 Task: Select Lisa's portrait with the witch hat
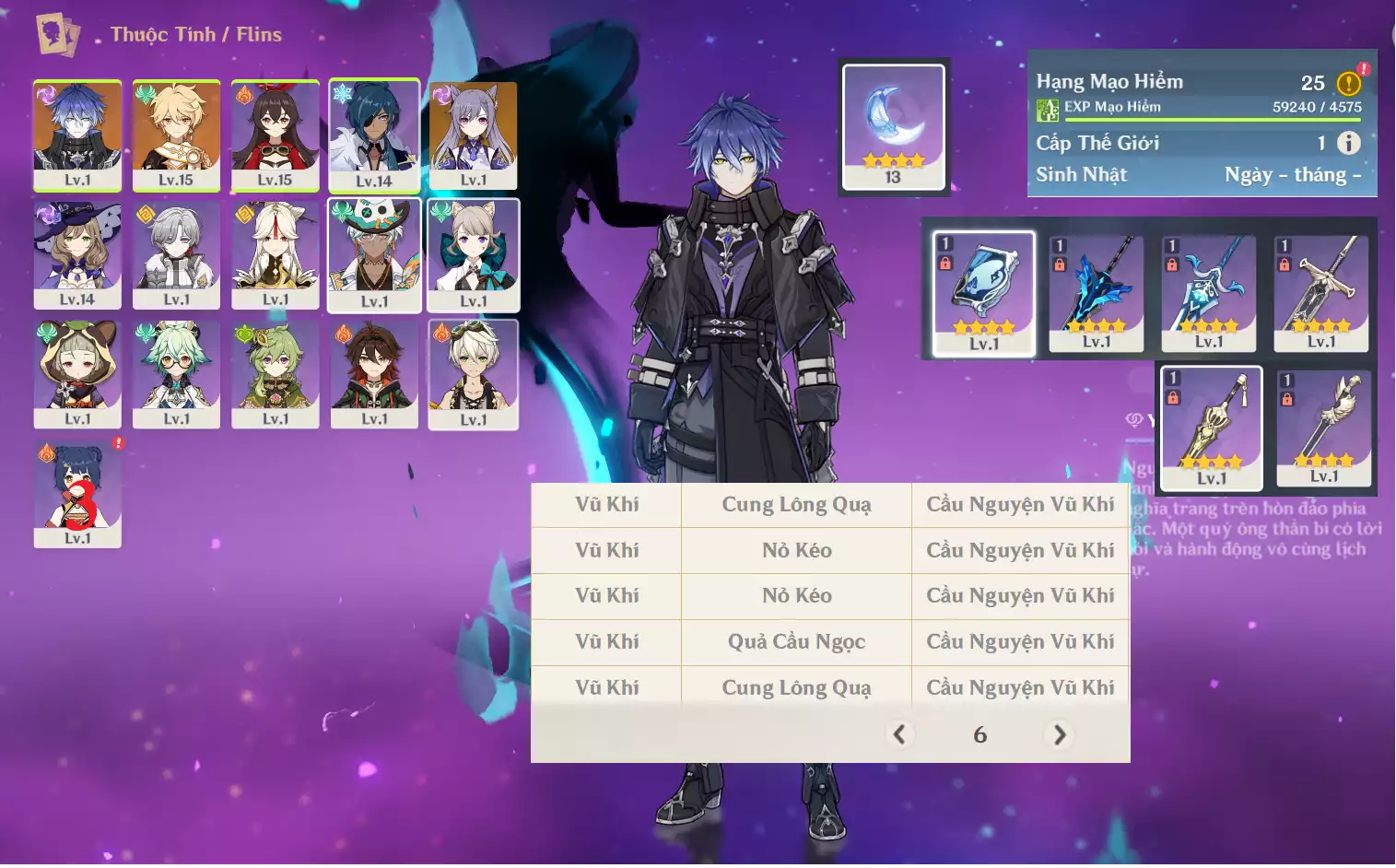(77, 254)
